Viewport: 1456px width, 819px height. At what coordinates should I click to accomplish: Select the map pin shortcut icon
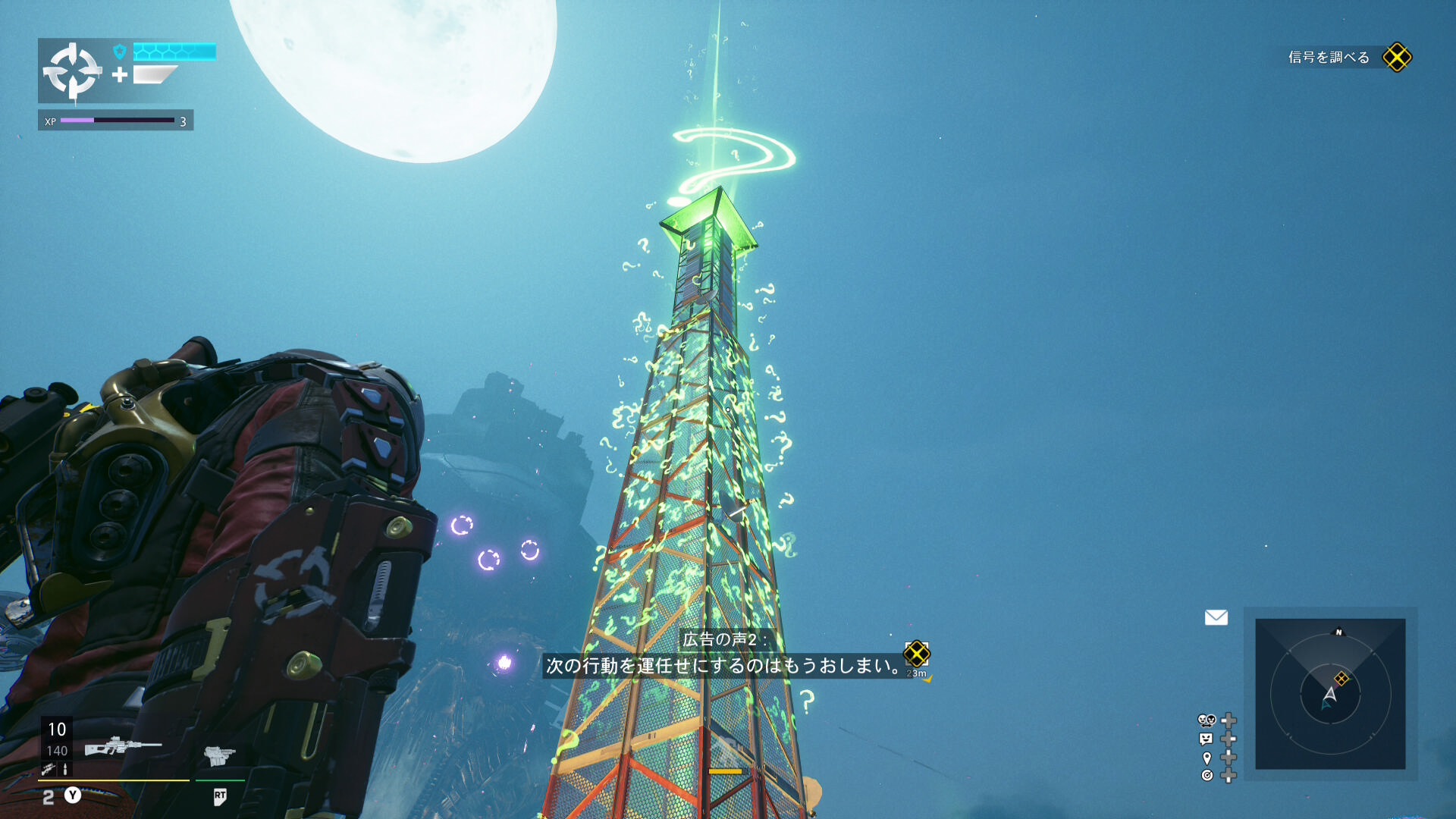1207,758
